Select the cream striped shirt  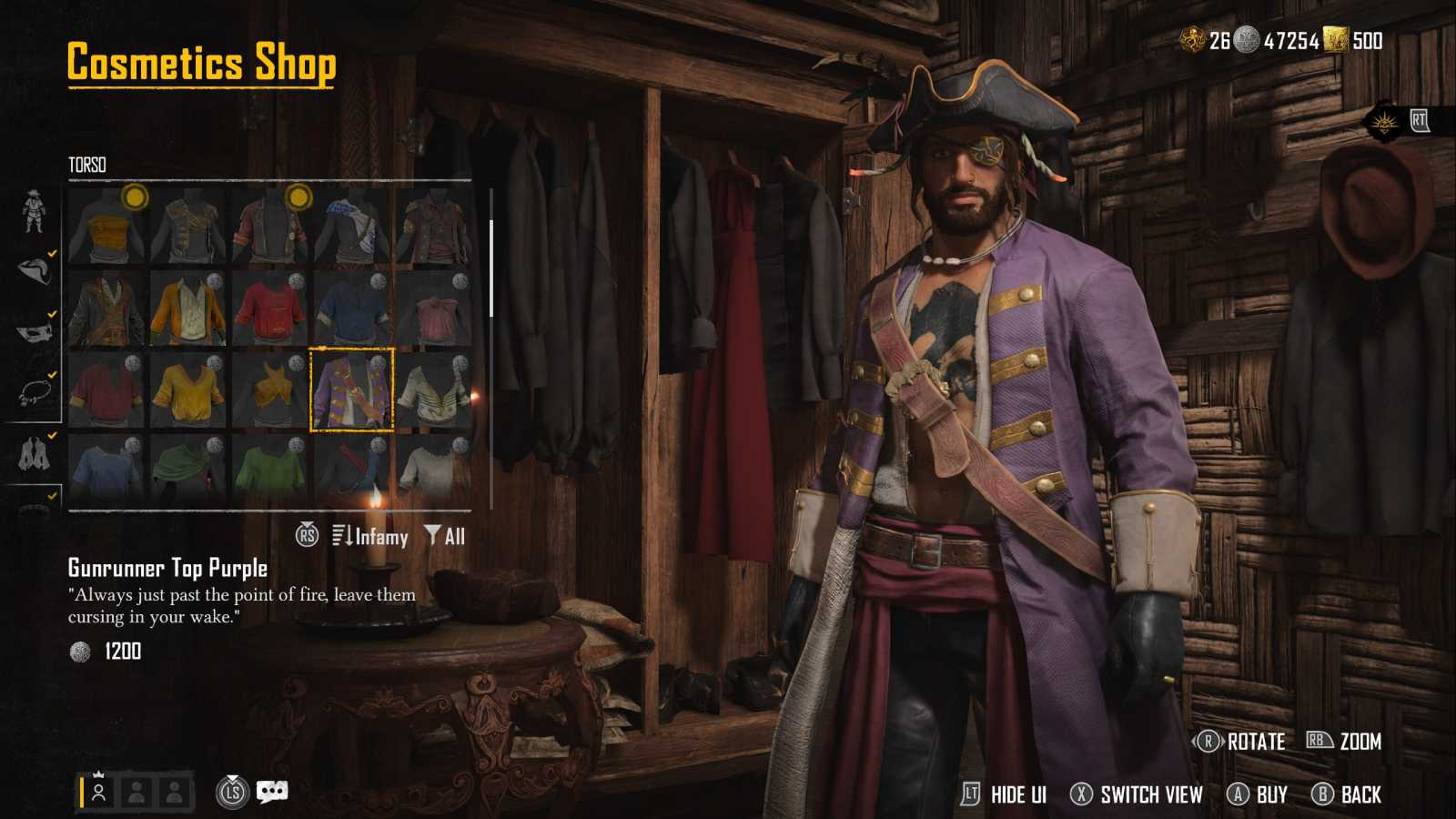(434, 389)
